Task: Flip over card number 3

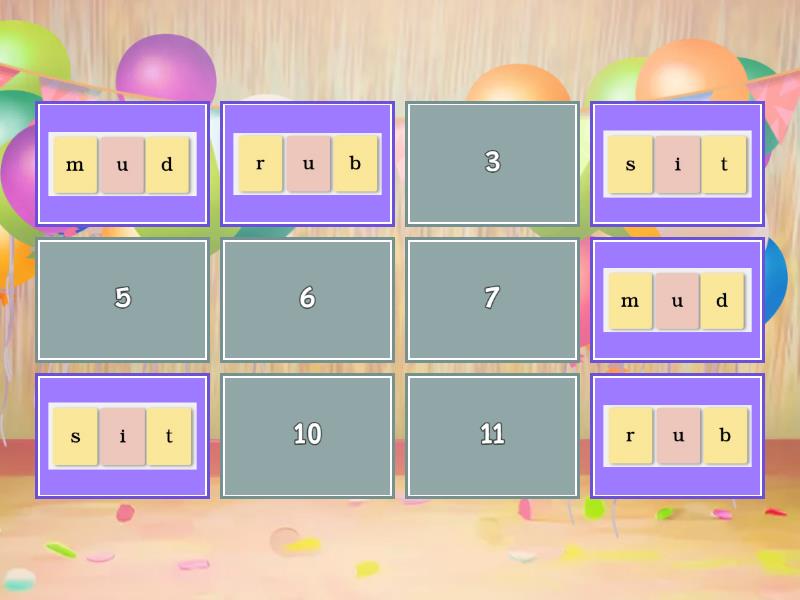Action: coord(492,163)
